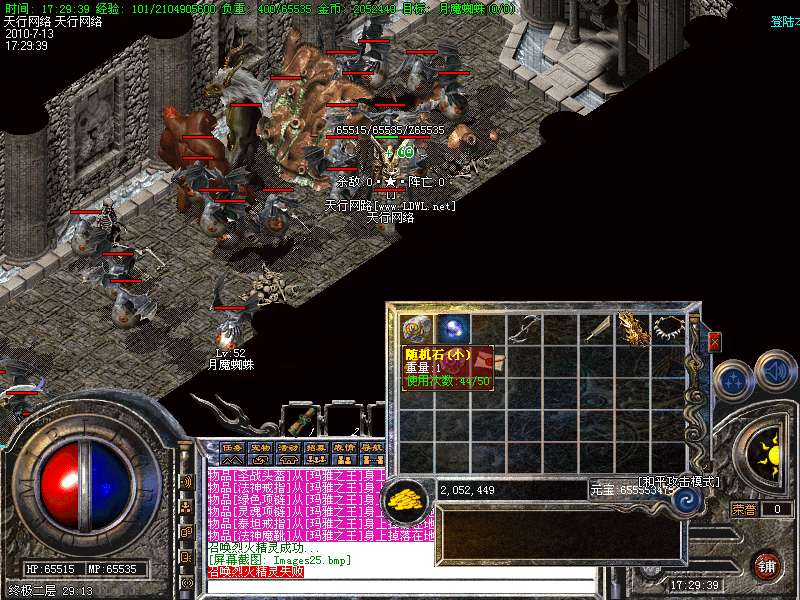Open the 招募 recruit tab
Viewport: 800px width, 600px height.
point(316,447)
